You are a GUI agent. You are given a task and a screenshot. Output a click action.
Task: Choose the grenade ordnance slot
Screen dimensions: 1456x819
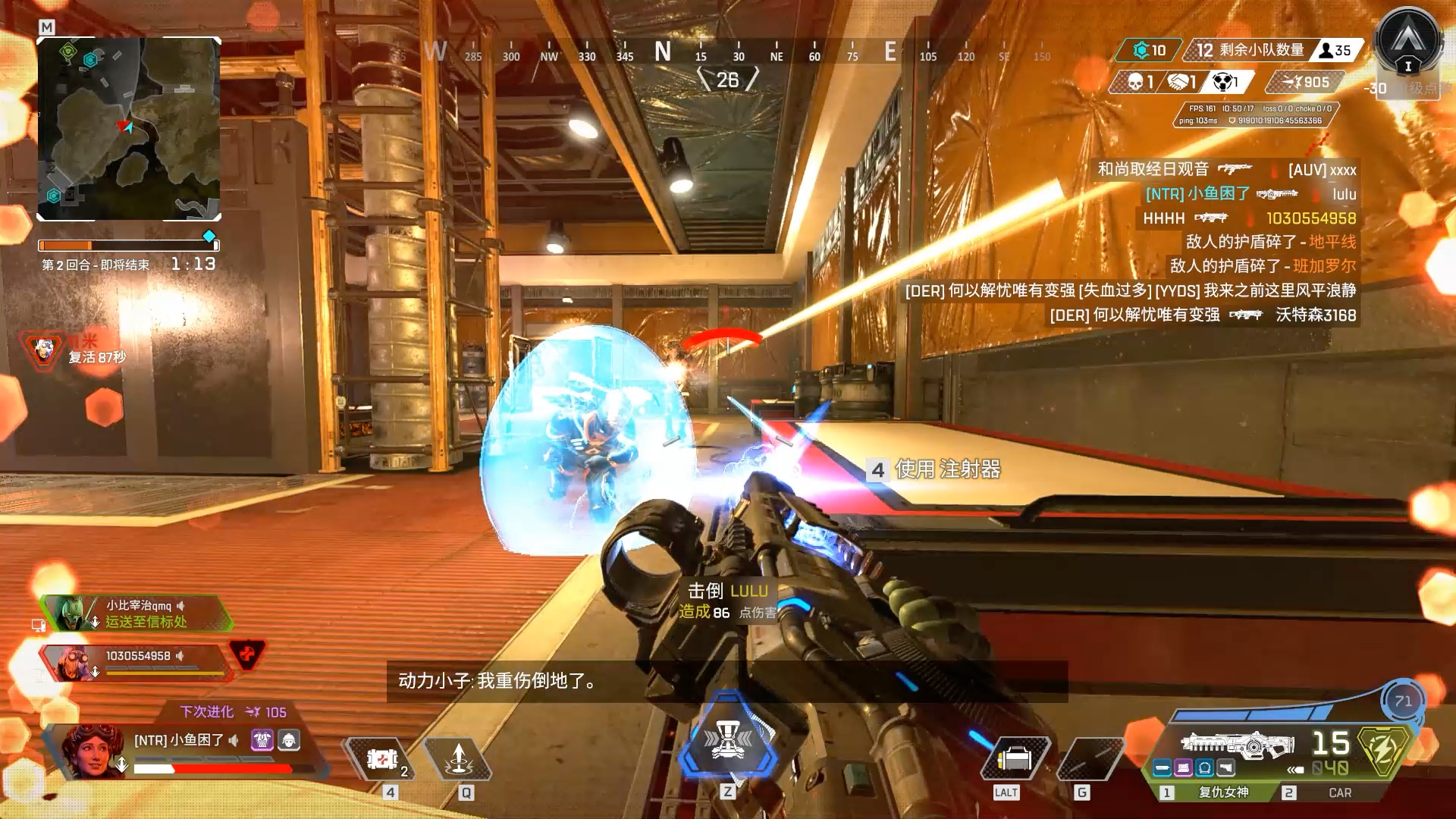(x=1089, y=759)
